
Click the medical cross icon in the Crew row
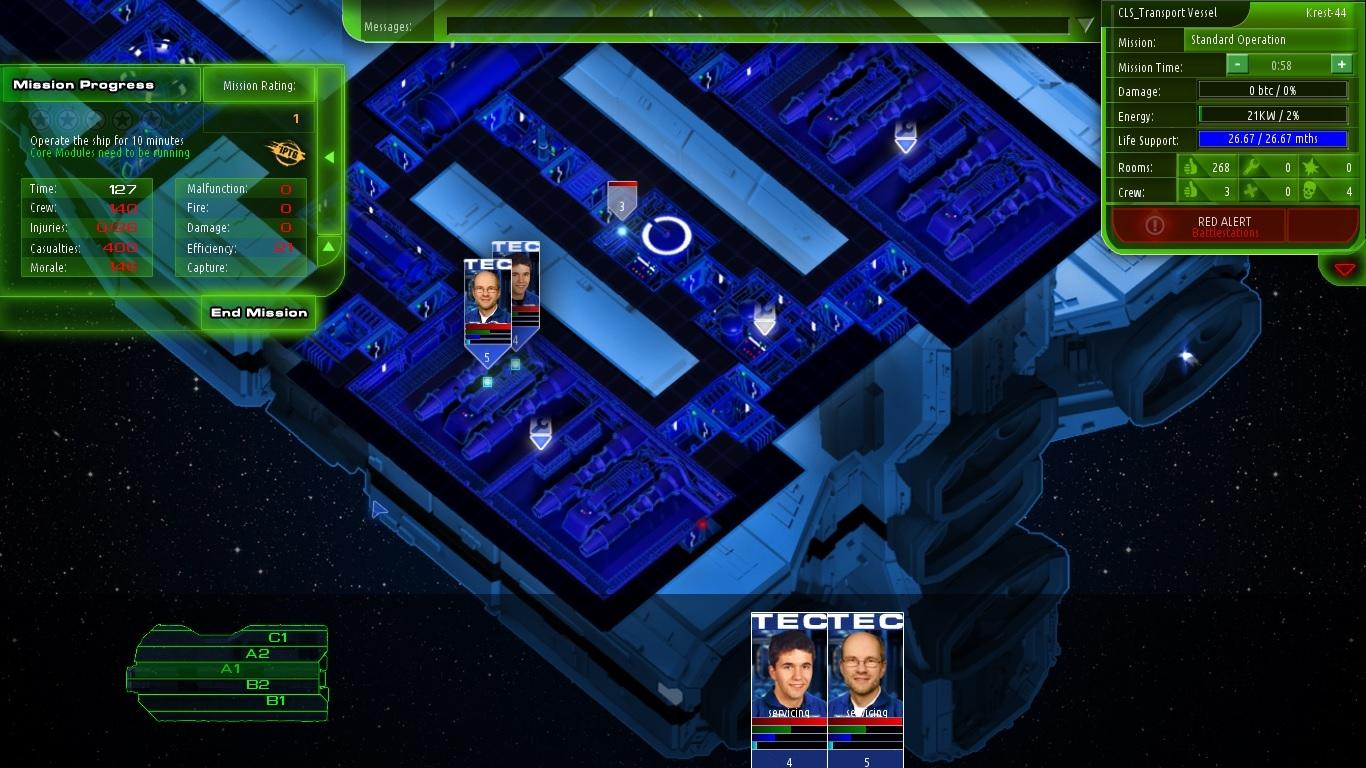pyautogui.click(x=1252, y=192)
